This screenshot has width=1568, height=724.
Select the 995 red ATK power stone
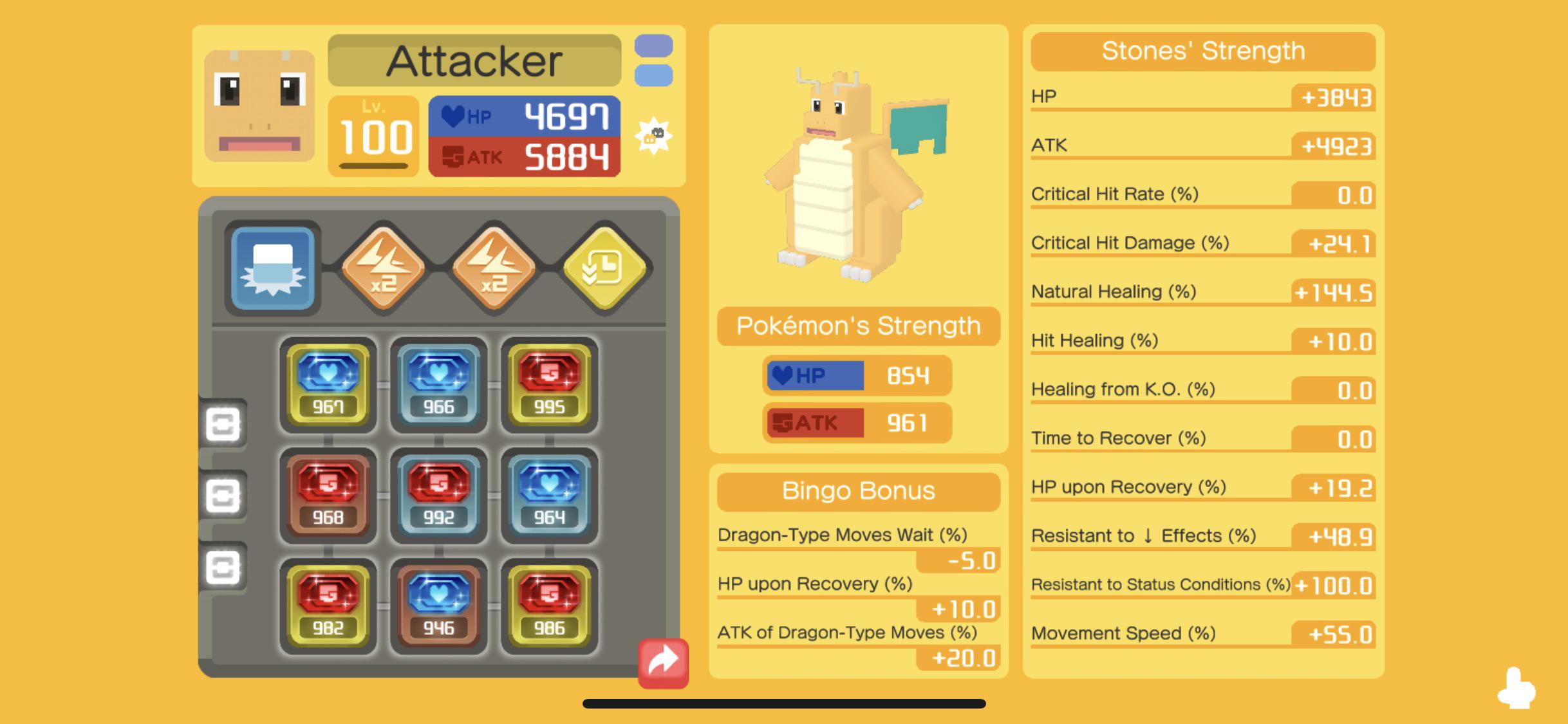point(548,384)
